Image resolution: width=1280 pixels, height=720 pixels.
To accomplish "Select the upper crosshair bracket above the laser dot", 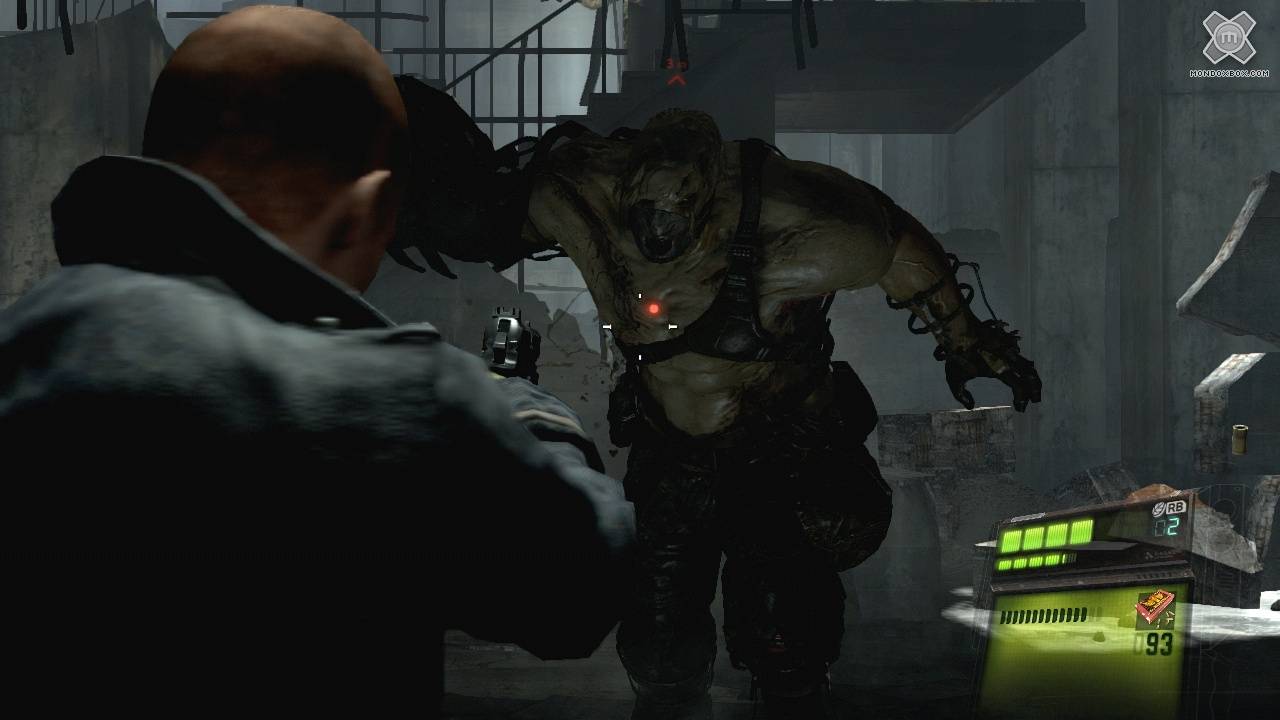I will pyautogui.click(x=638, y=294).
